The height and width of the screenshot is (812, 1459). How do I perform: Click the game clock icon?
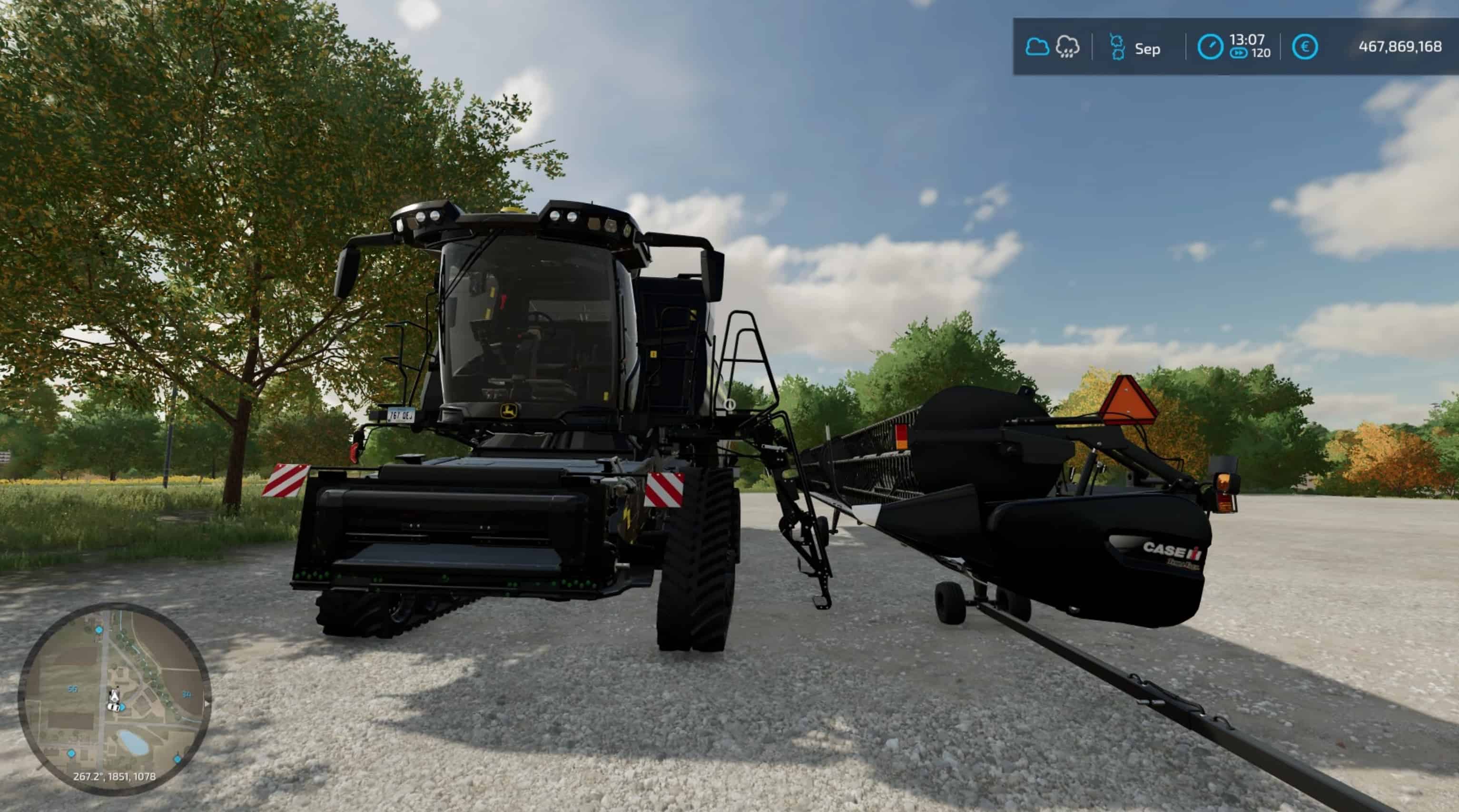(x=1210, y=47)
